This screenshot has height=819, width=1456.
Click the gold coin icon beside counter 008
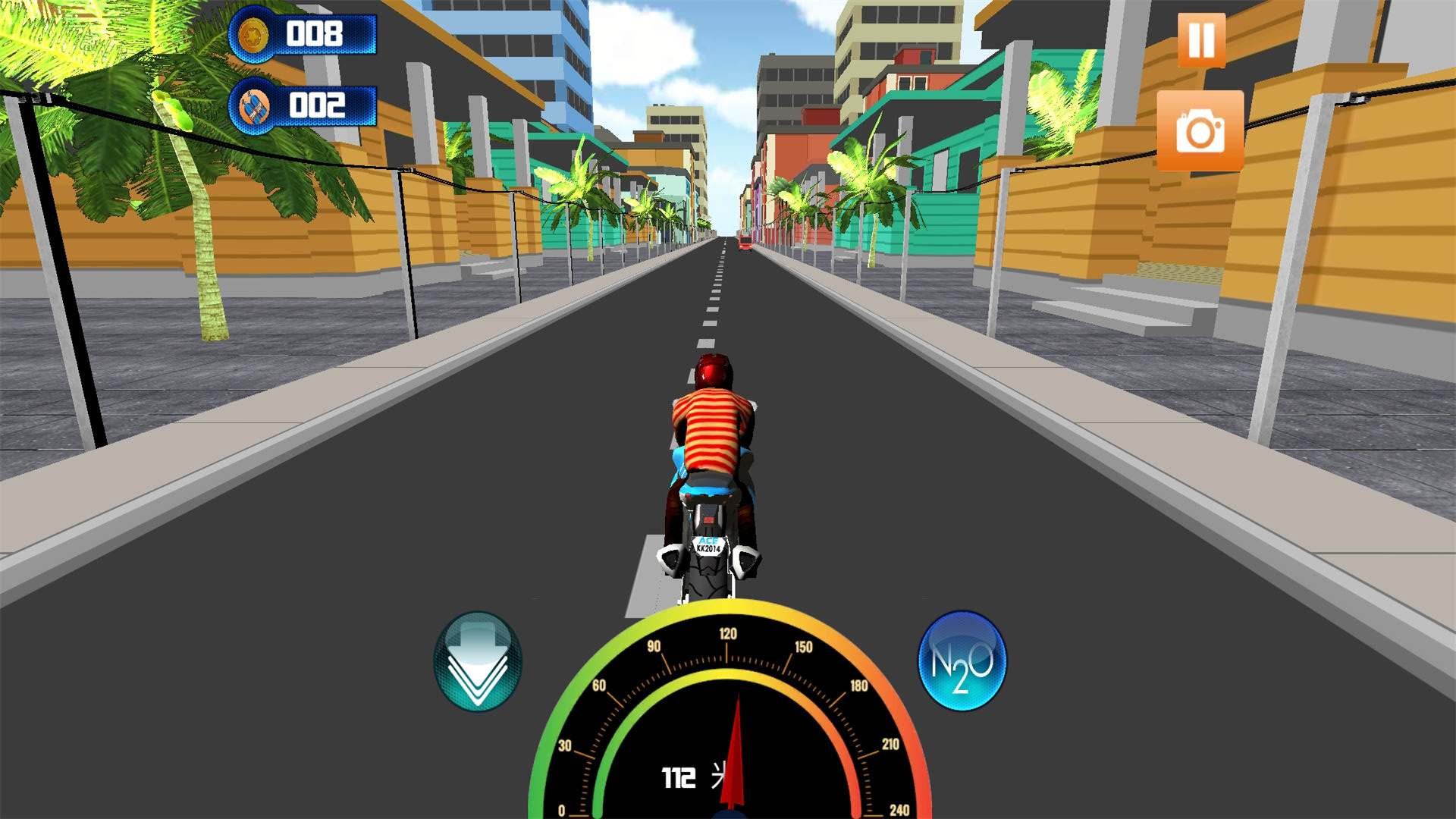[x=253, y=33]
